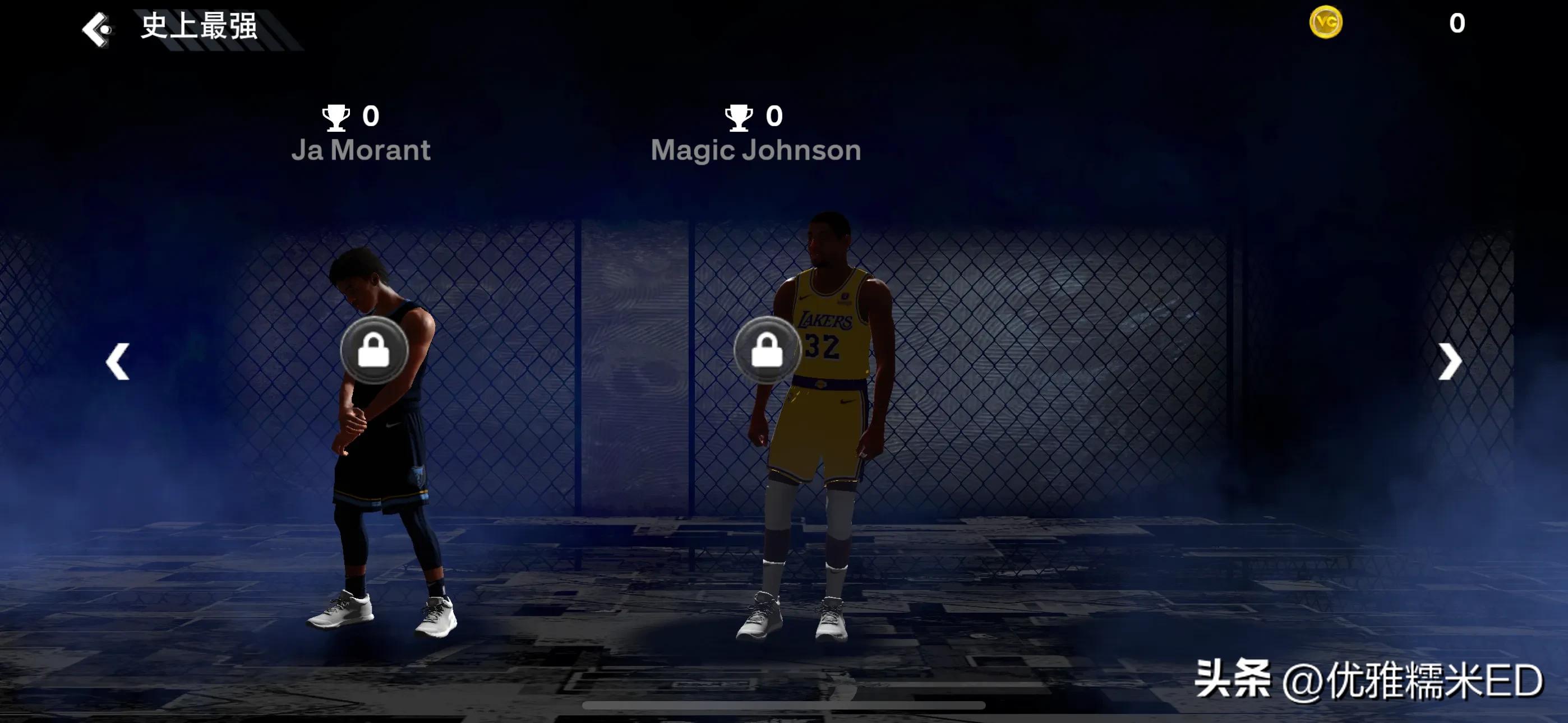
Task: Click the Ja Morant name text
Action: [363, 150]
